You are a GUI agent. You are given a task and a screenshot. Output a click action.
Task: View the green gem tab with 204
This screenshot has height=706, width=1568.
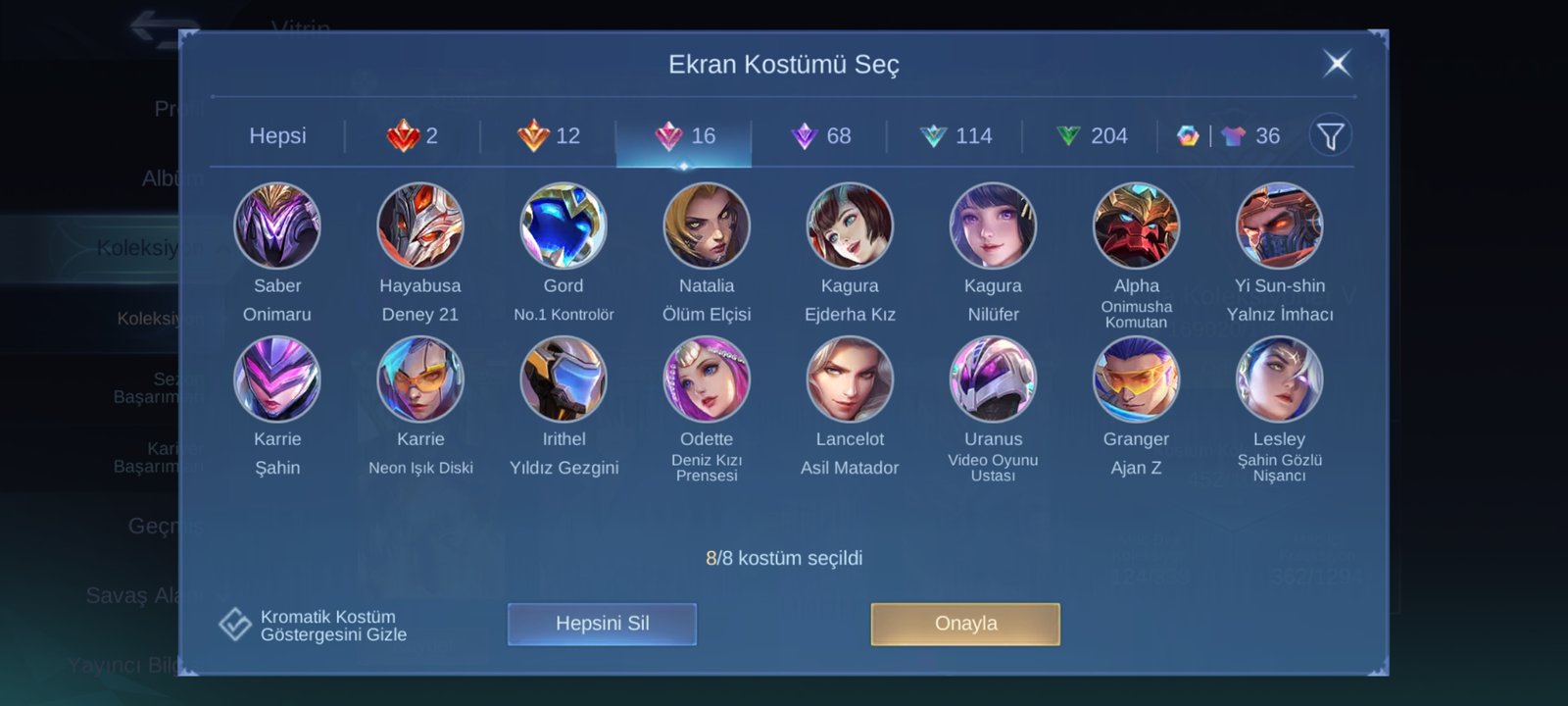[x=1091, y=136]
